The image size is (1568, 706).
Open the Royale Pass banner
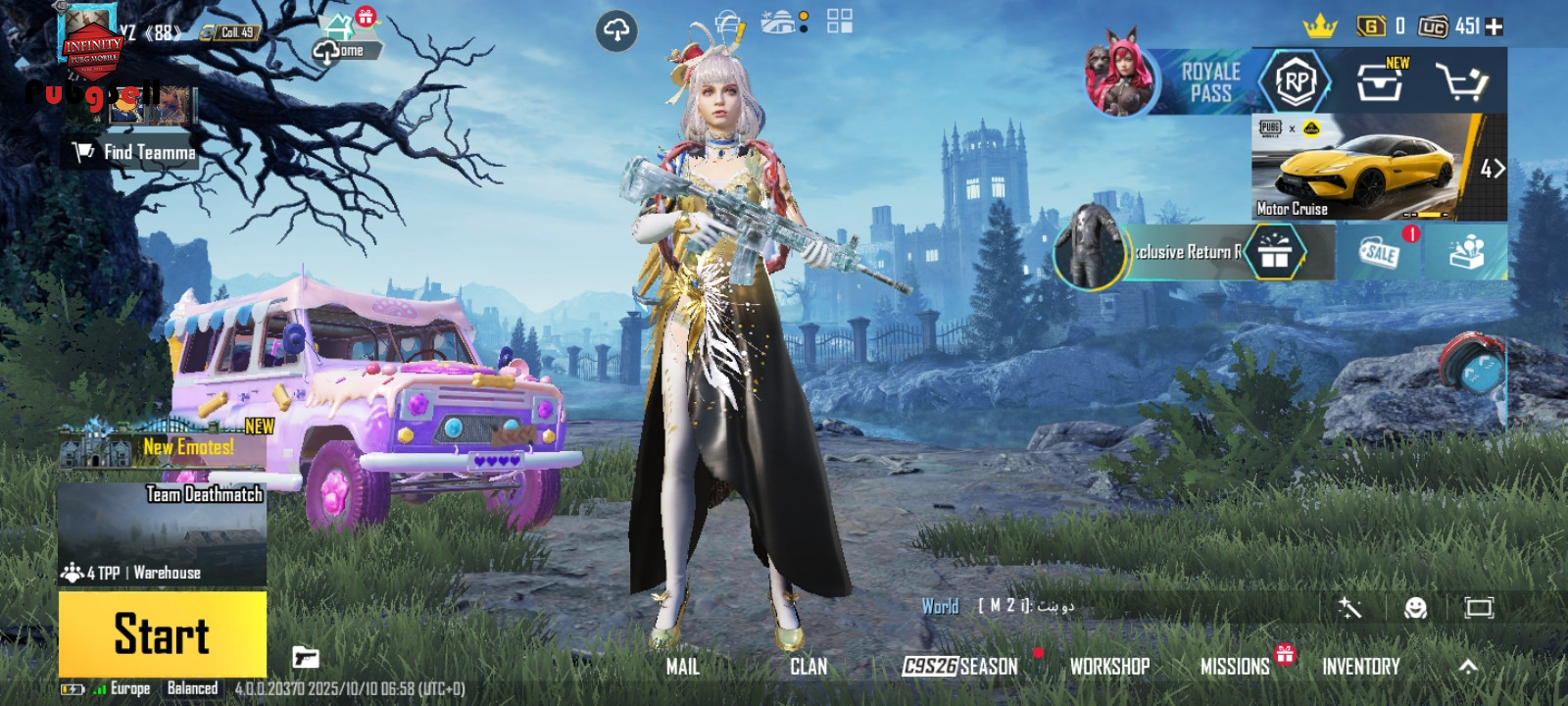coord(1209,82)
